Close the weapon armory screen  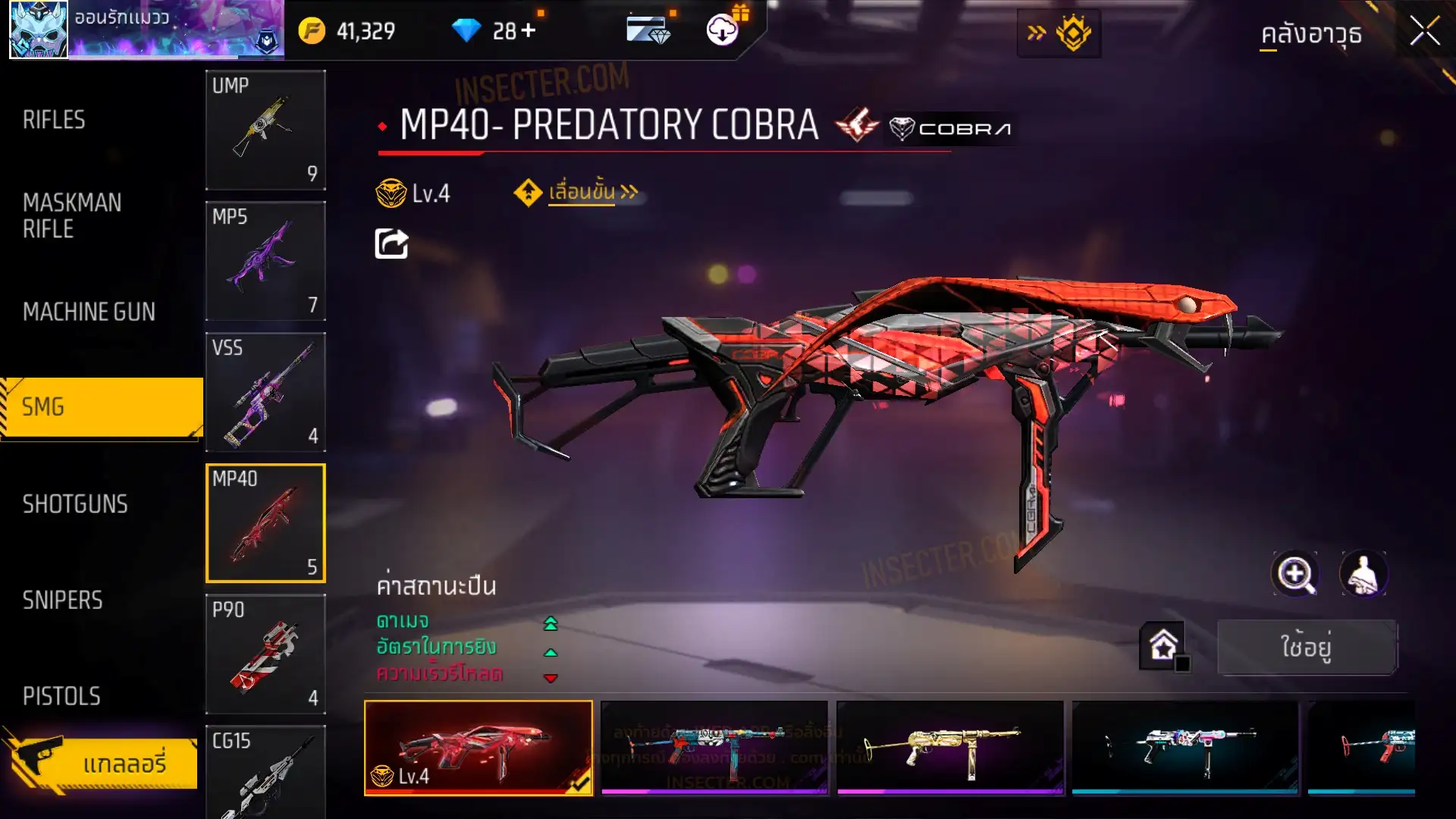(x=1424, y=32)
